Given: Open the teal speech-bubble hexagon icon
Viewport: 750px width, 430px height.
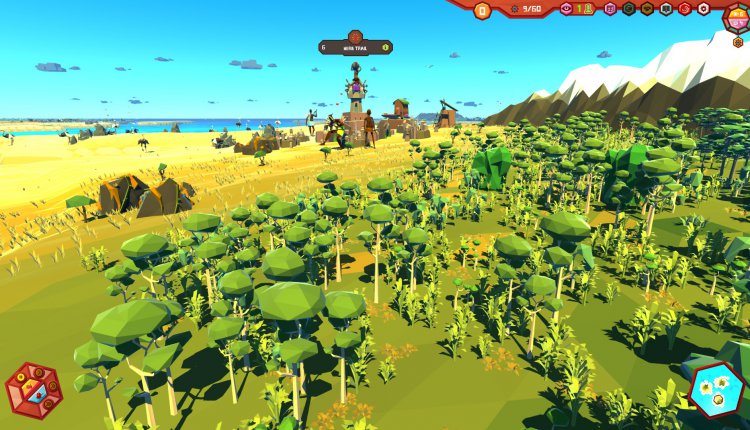Looking at the screenshot, I should pos(666,8).
